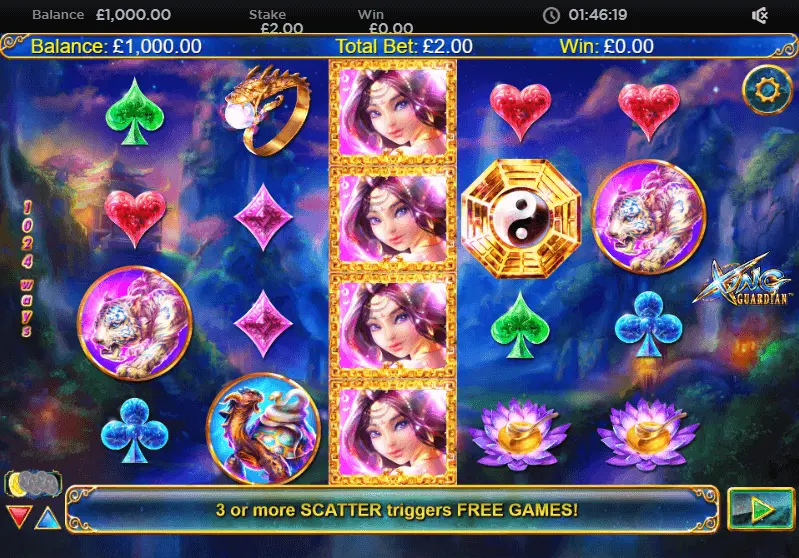
Task: Click the coin stack bet indicator
Action: tap(31, 485)
